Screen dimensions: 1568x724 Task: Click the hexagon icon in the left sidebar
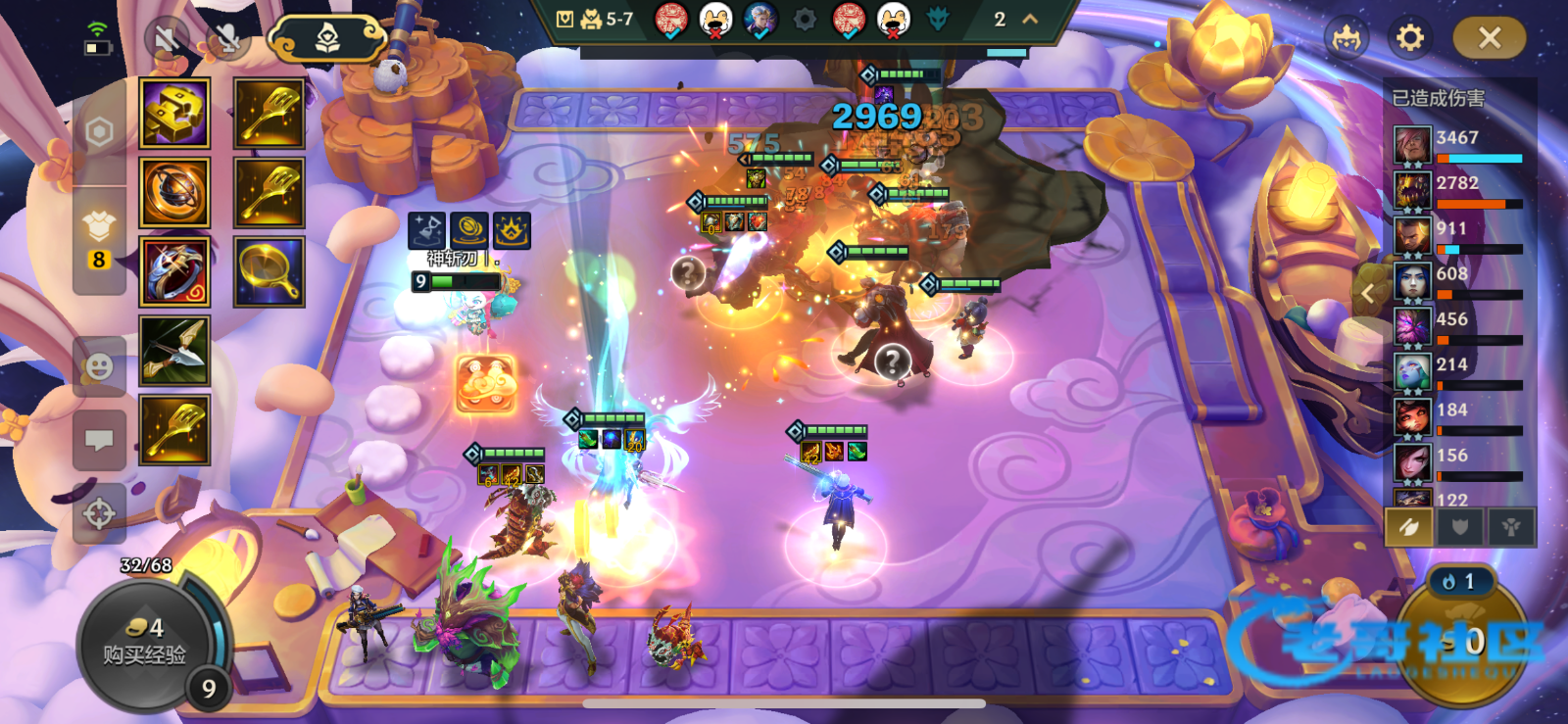(x=99, y=132)
